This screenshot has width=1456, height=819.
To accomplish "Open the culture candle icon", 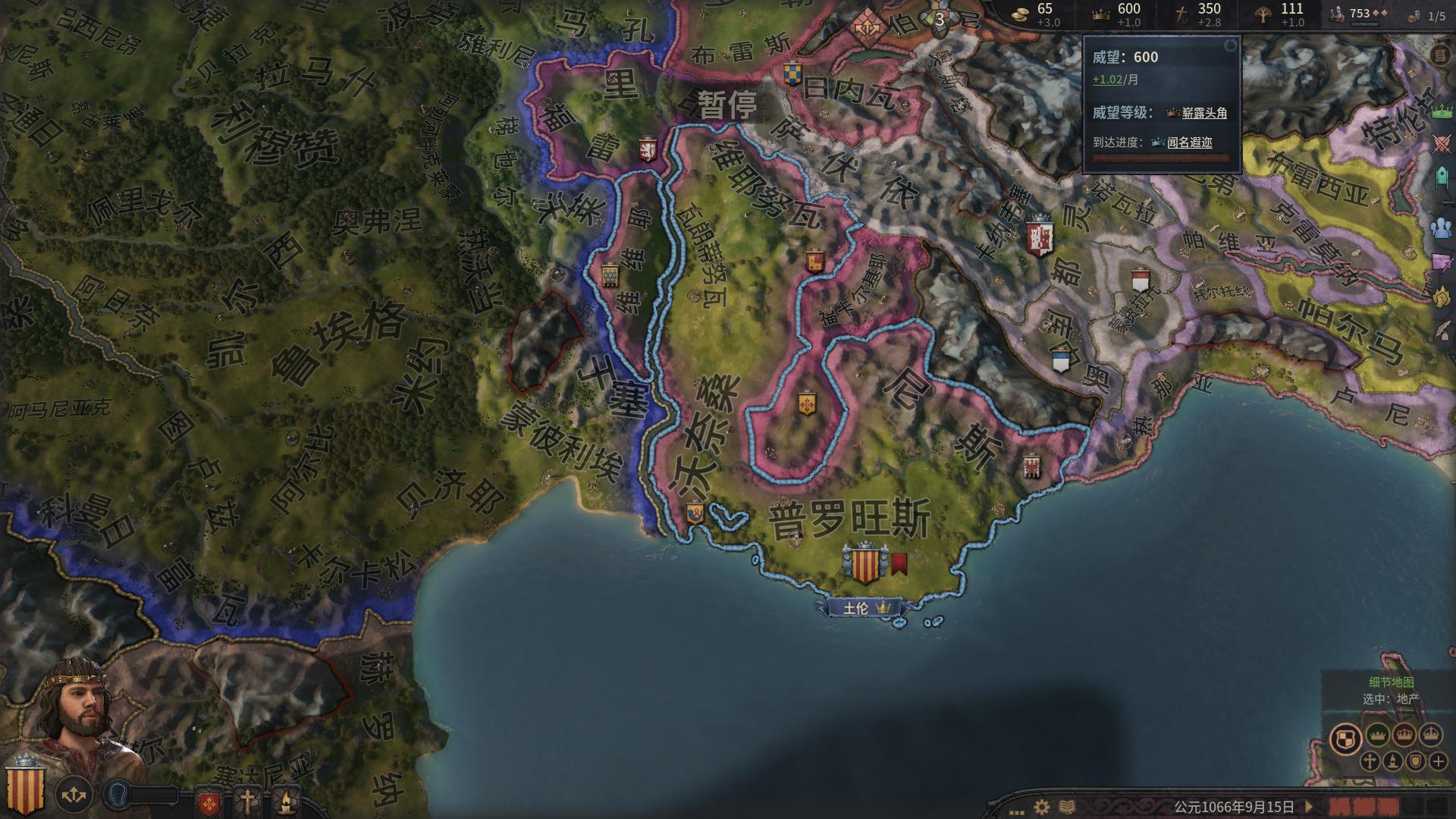I will (x=284, y=802).
